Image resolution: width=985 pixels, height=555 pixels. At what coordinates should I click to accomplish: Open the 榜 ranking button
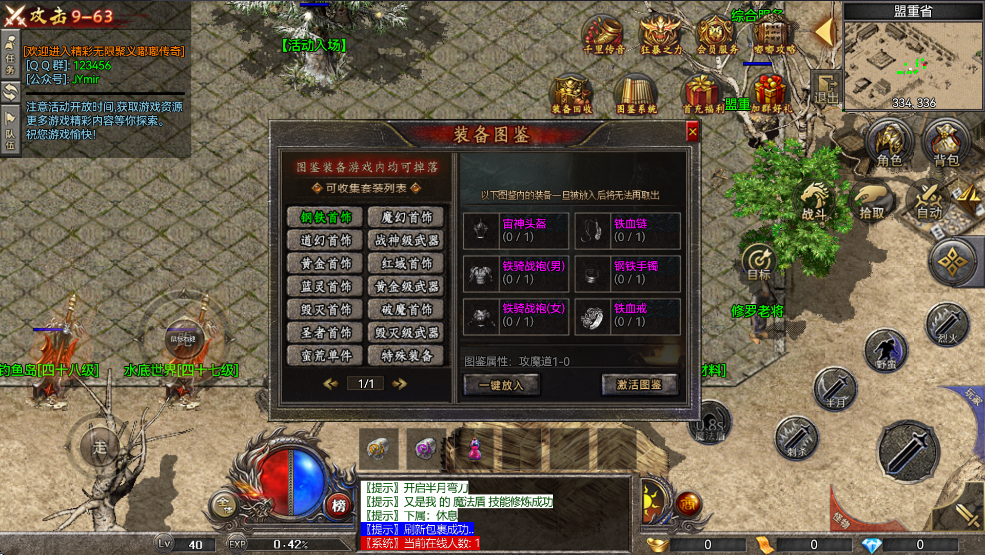[x=339, y=505]
